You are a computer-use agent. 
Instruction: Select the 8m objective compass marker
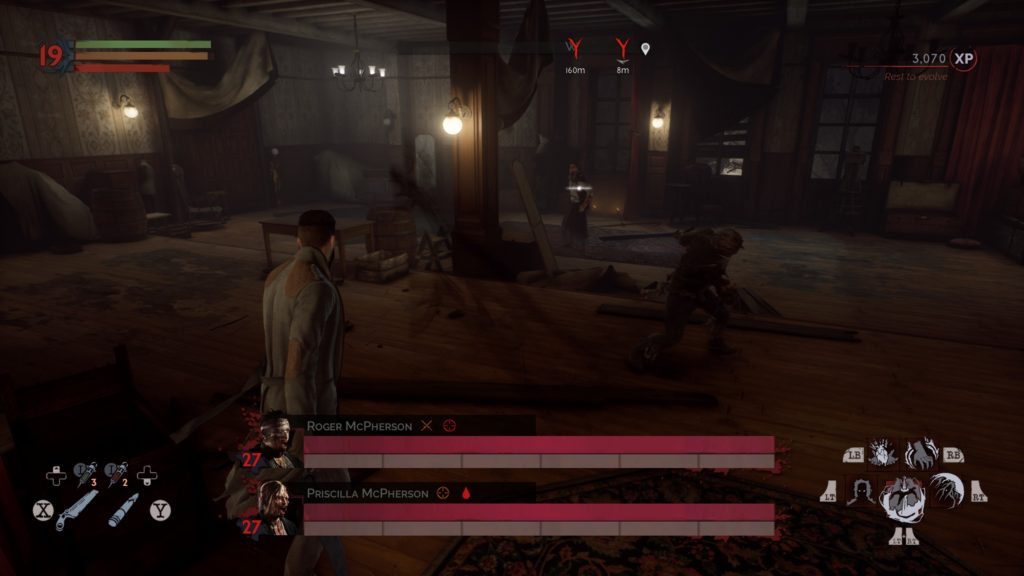623,47
